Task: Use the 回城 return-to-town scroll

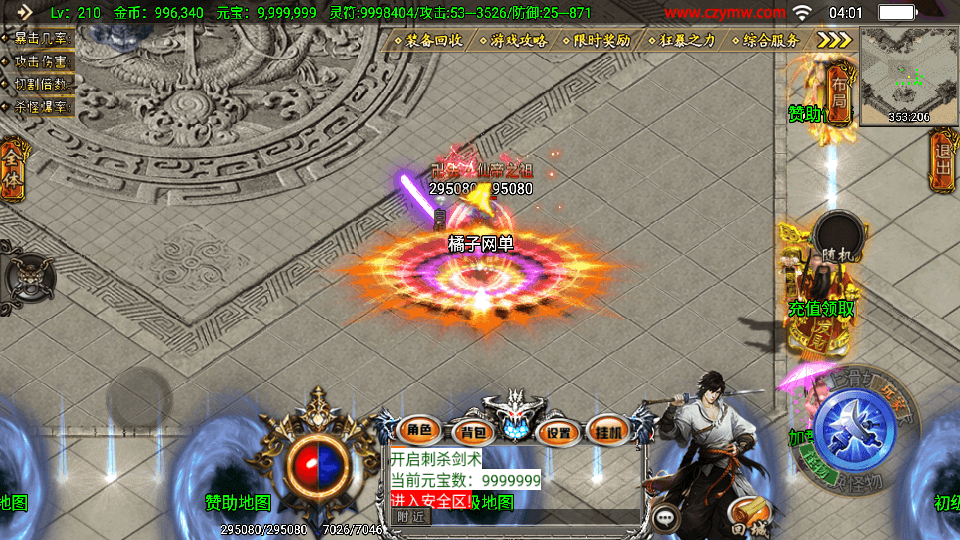Action: point(750,516)
